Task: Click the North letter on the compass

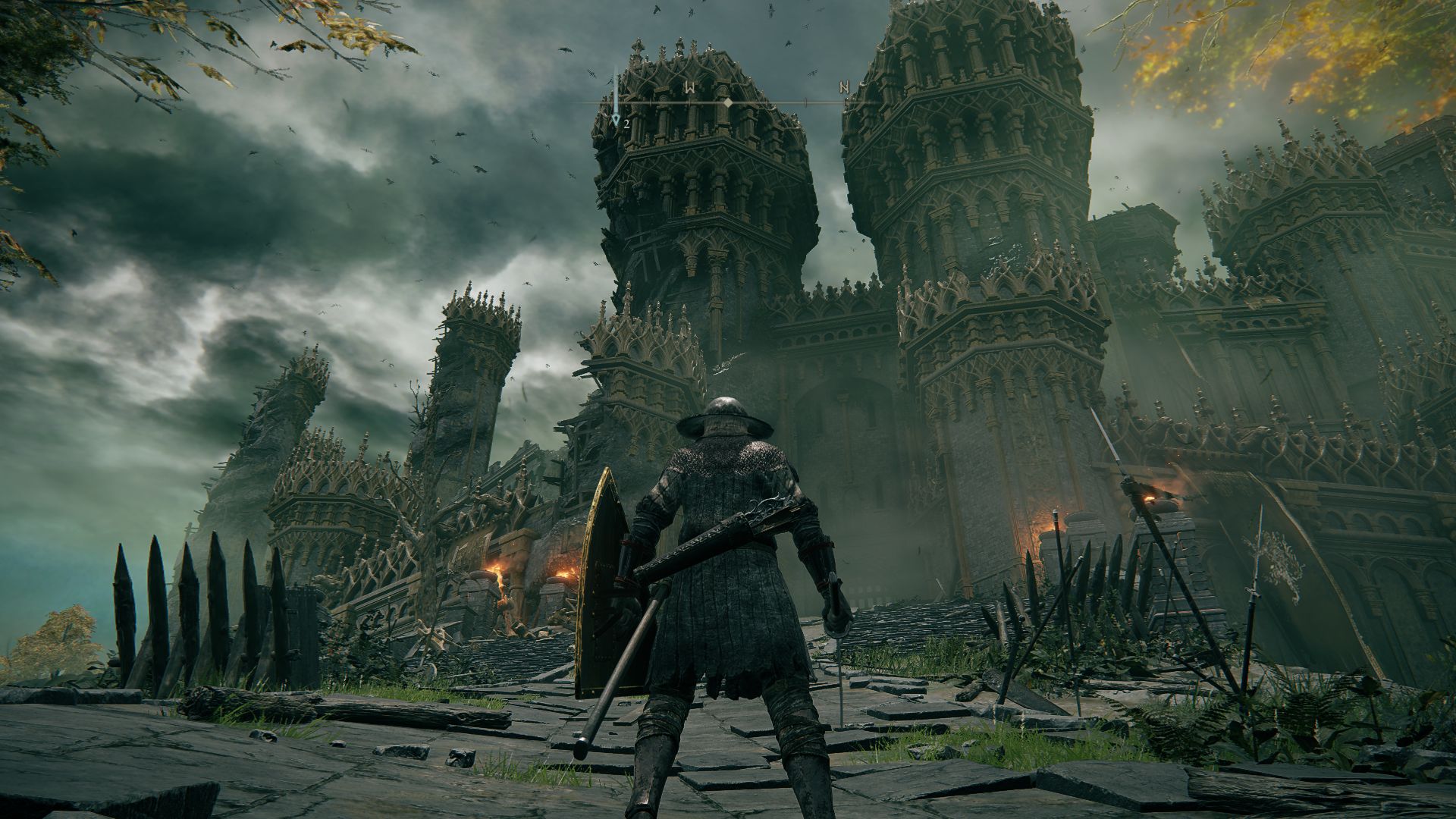Action: [x=844, y=87]
